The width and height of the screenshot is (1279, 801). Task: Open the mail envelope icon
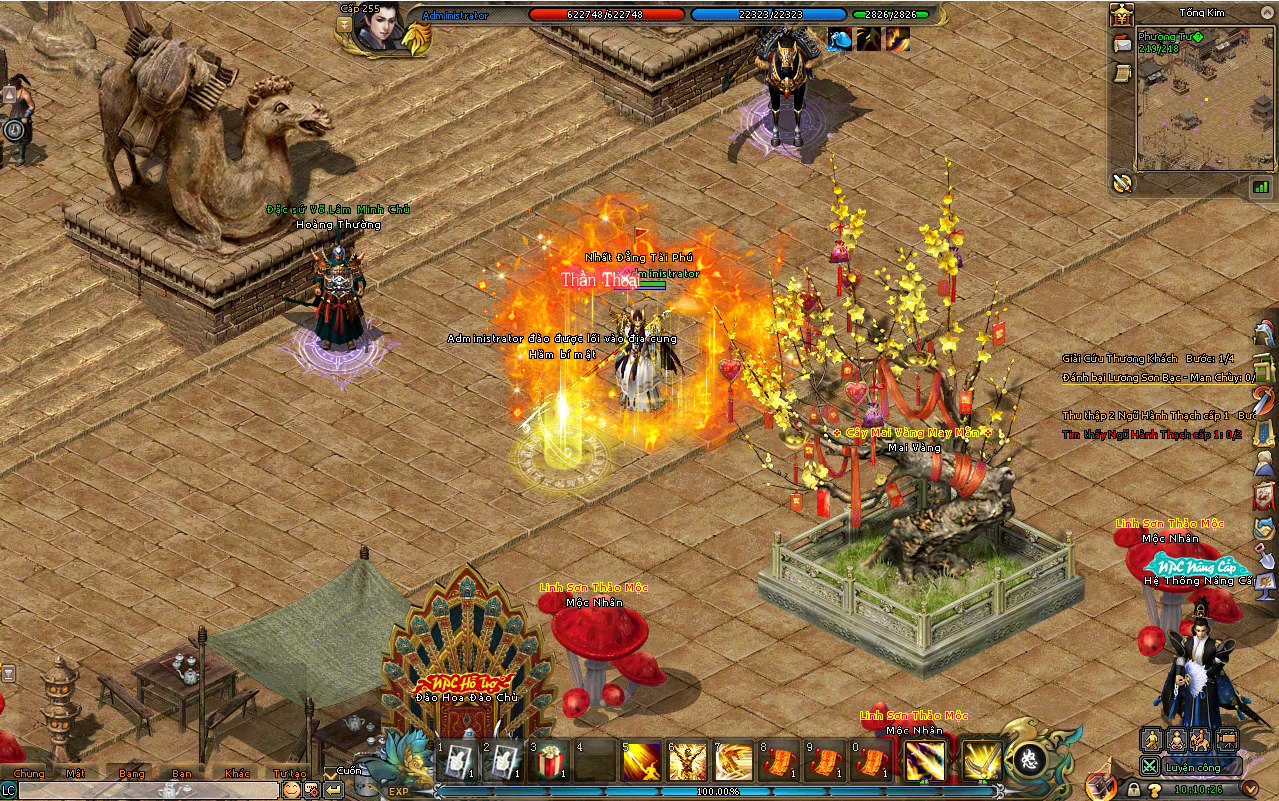[1123, 45]
